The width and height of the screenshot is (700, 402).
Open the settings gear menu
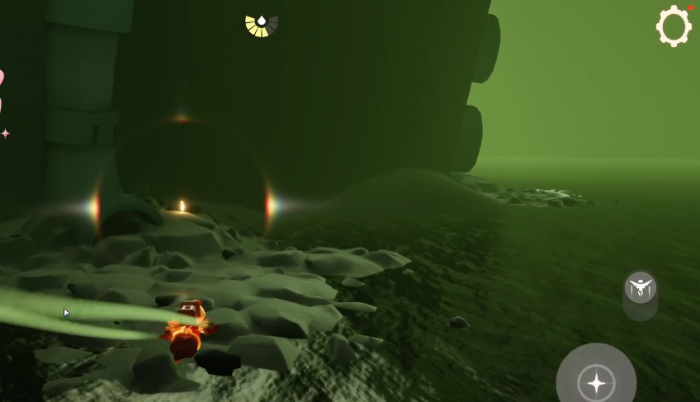[x=674, y=26]
